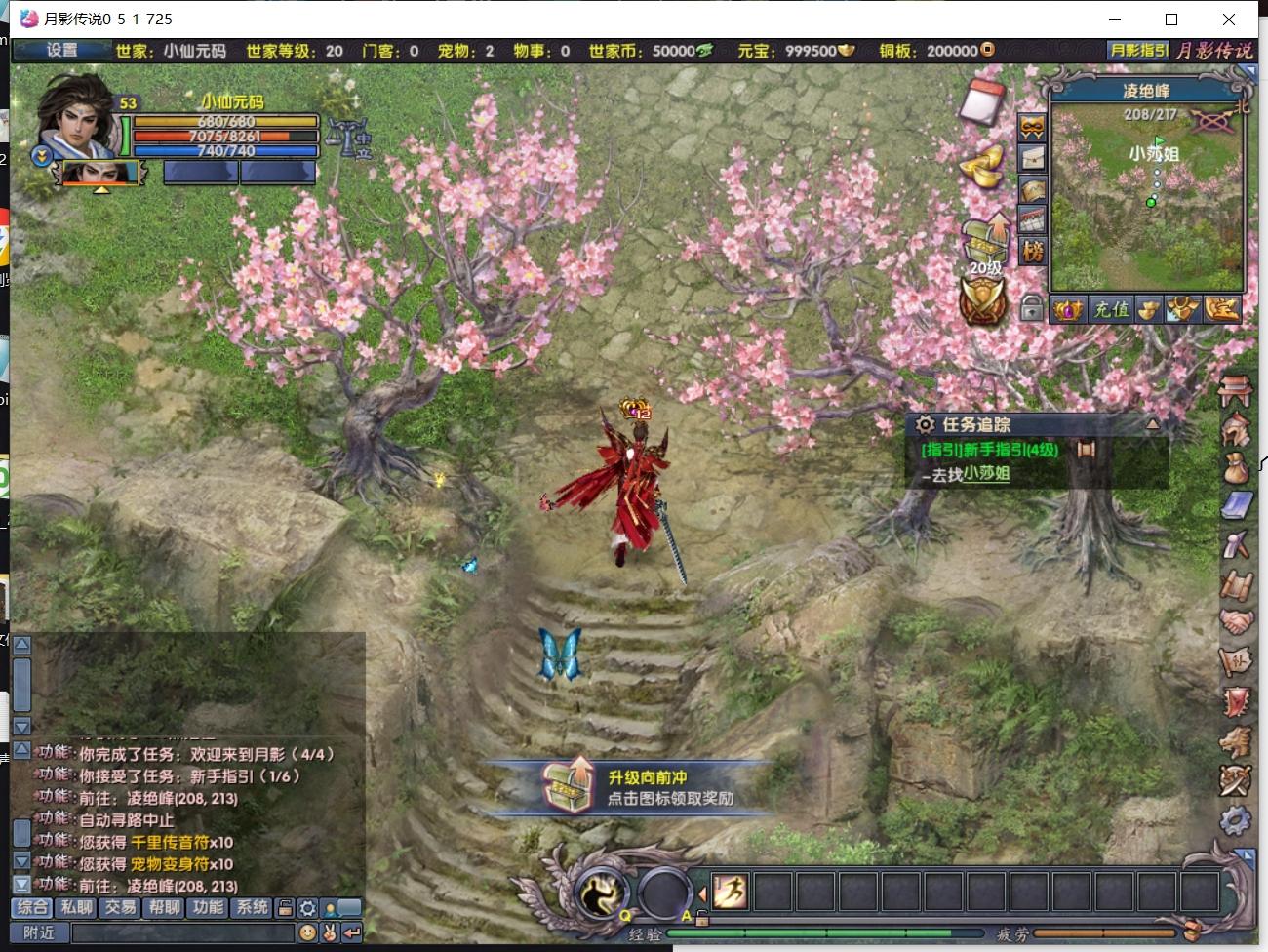Viewport: 1268px width, 952px height.
Task: Collapse the 任务追踪 quest tracker panel
Action: coord(1152,424)
